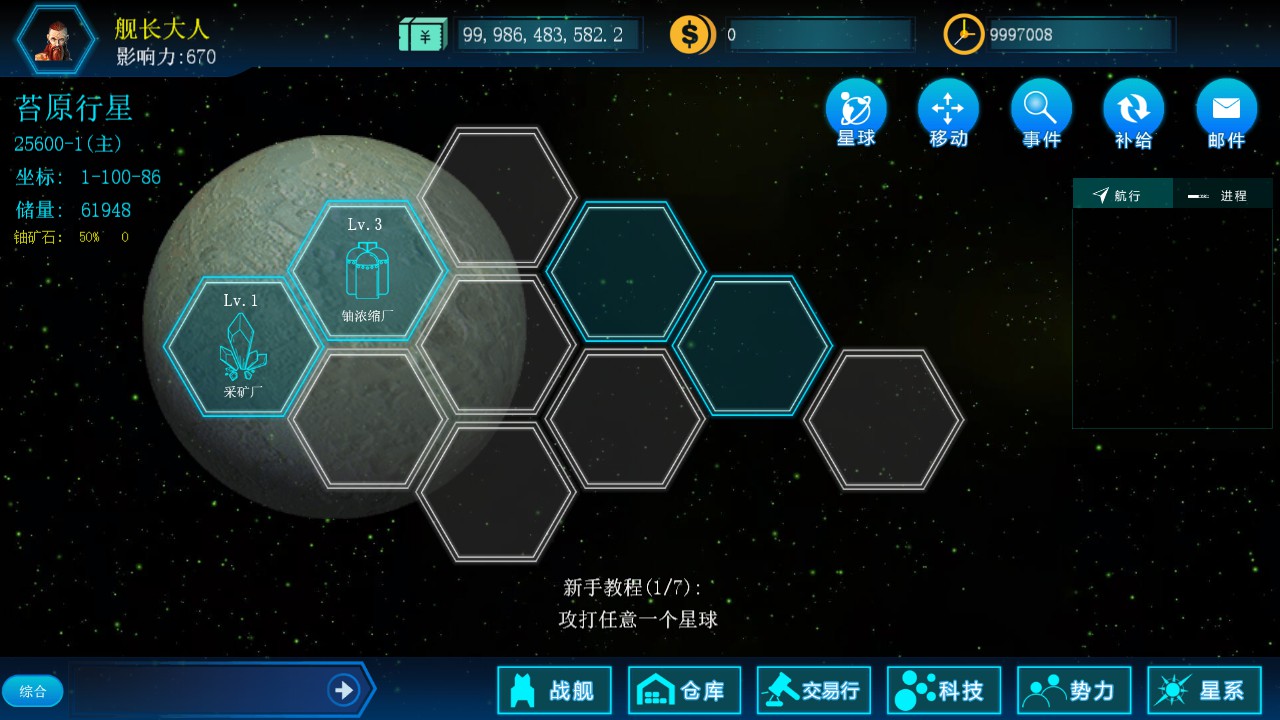This screenshot has height=720, width=1280.
Task: Open the 事件 events search icon
Action: tap(1040, 112)
